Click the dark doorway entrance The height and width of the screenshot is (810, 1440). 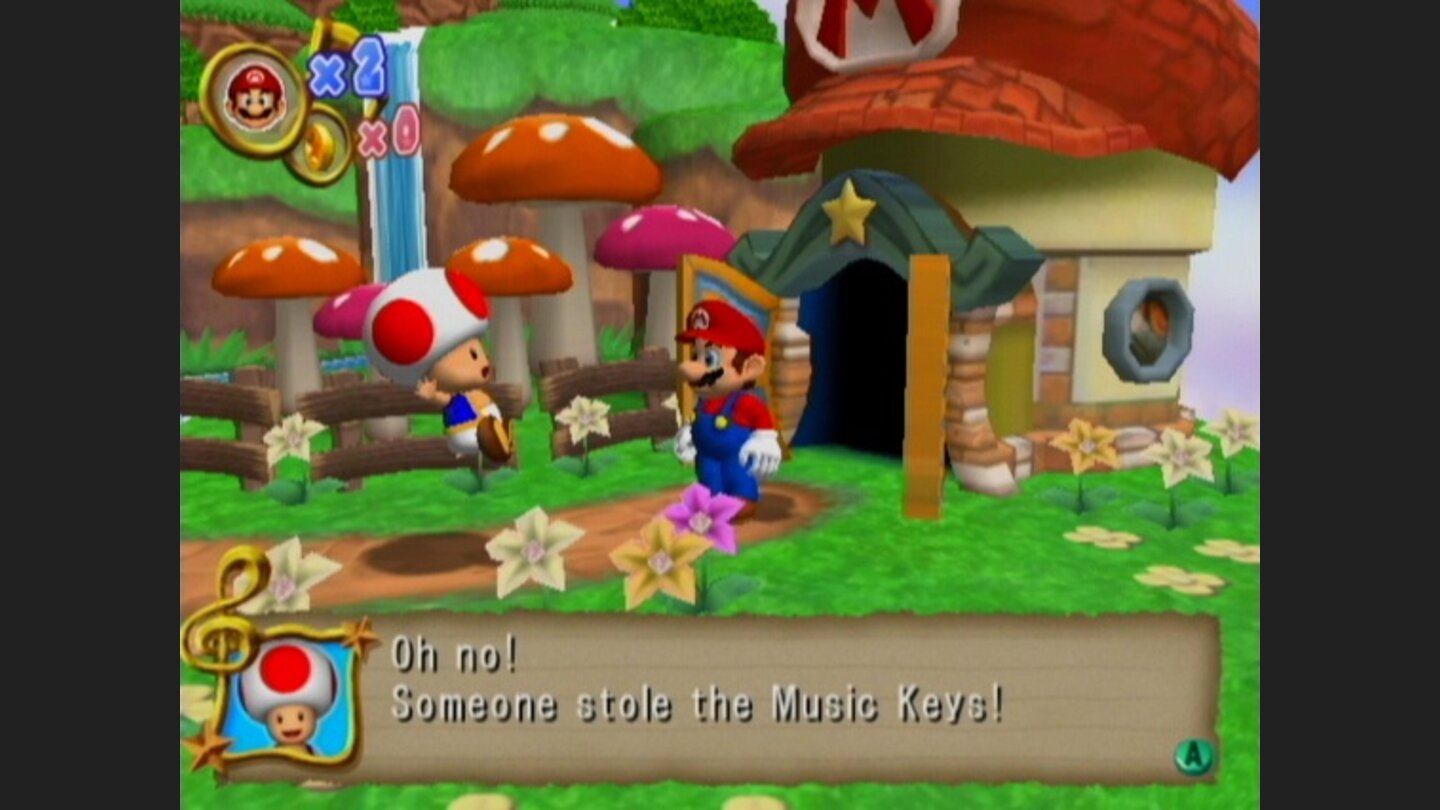pos(855,360)
